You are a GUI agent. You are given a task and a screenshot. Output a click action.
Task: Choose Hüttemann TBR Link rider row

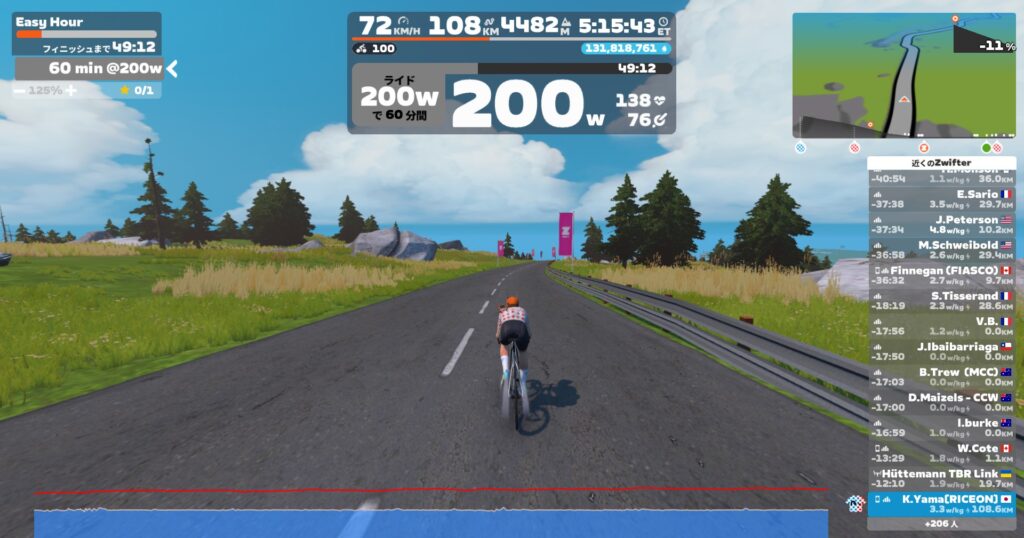pyautogui.click(x=941, y=478)
